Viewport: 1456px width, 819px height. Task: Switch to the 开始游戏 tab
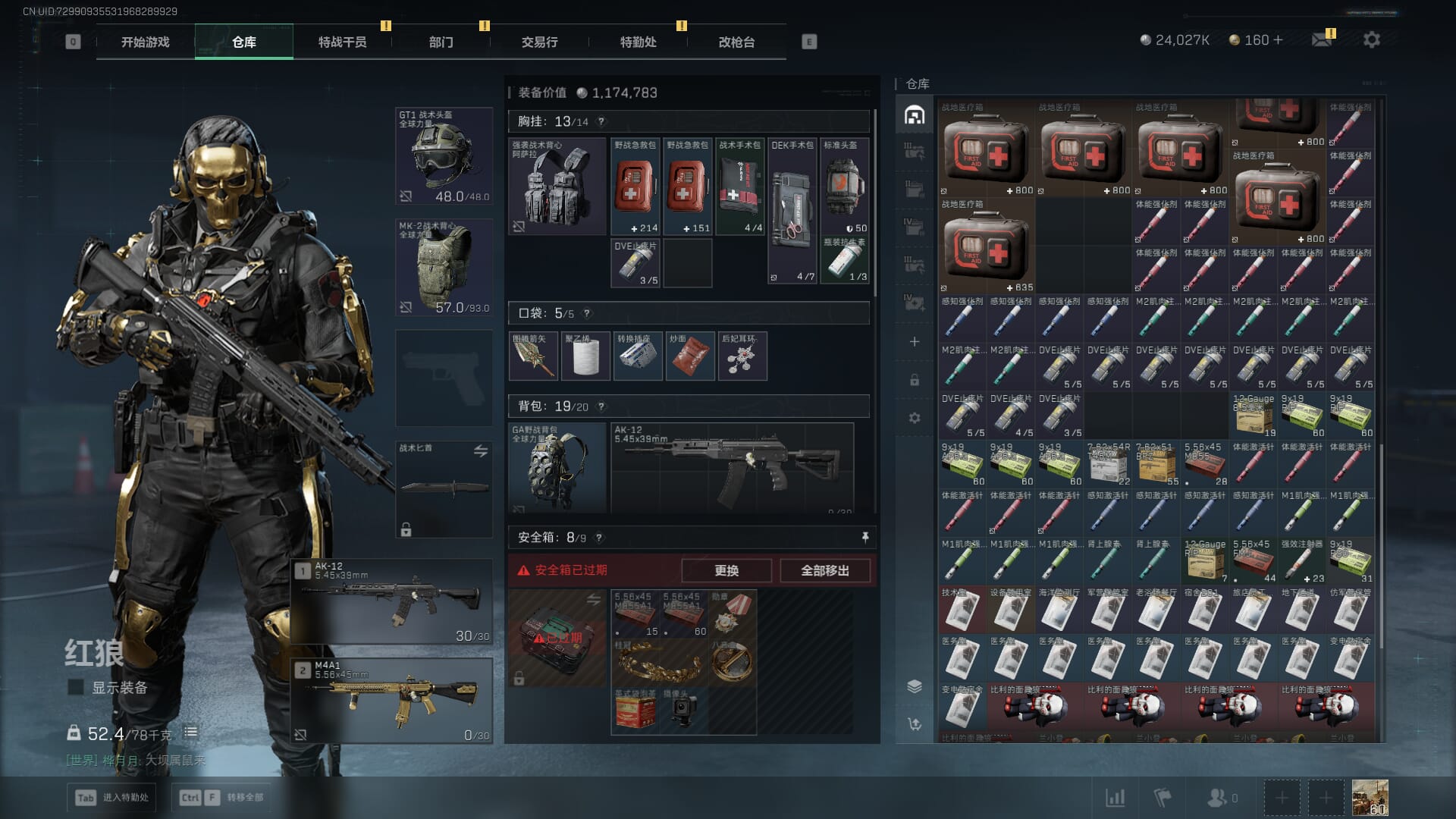point(146,42)
